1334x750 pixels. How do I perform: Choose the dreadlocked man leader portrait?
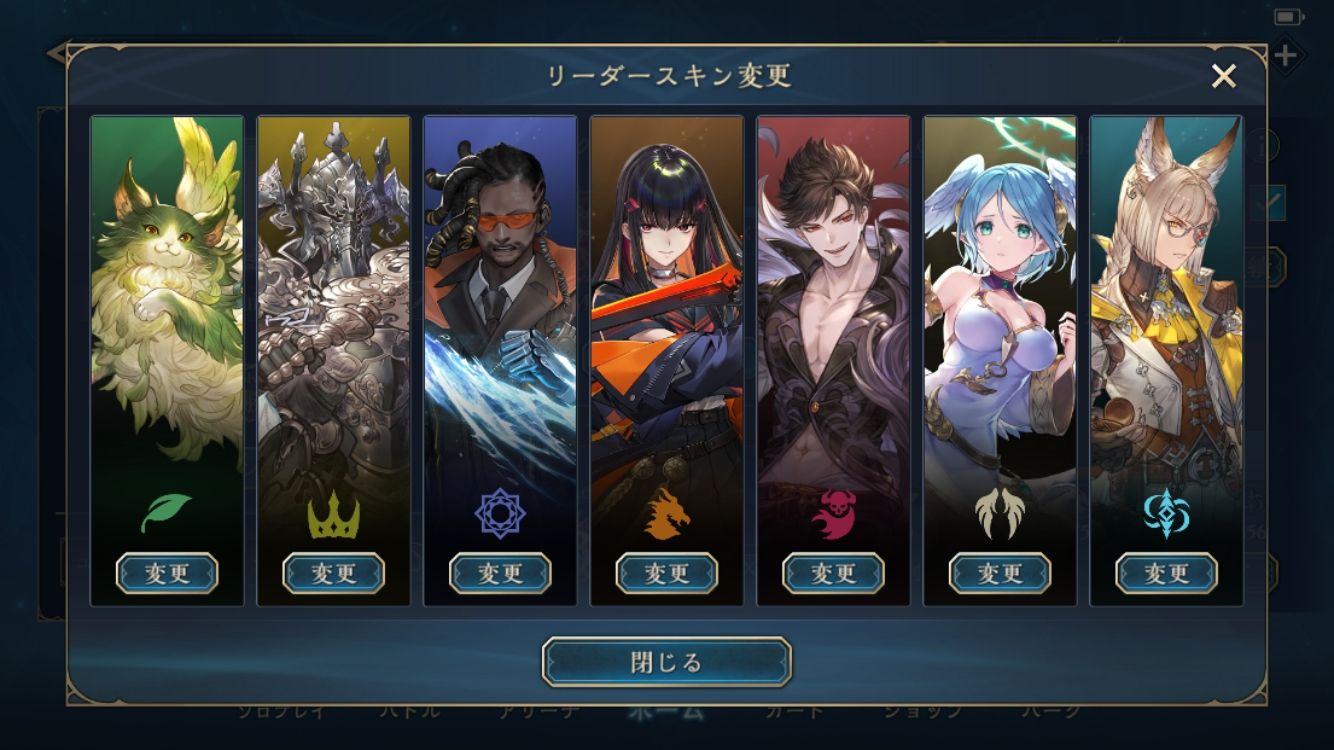(500, 300)
